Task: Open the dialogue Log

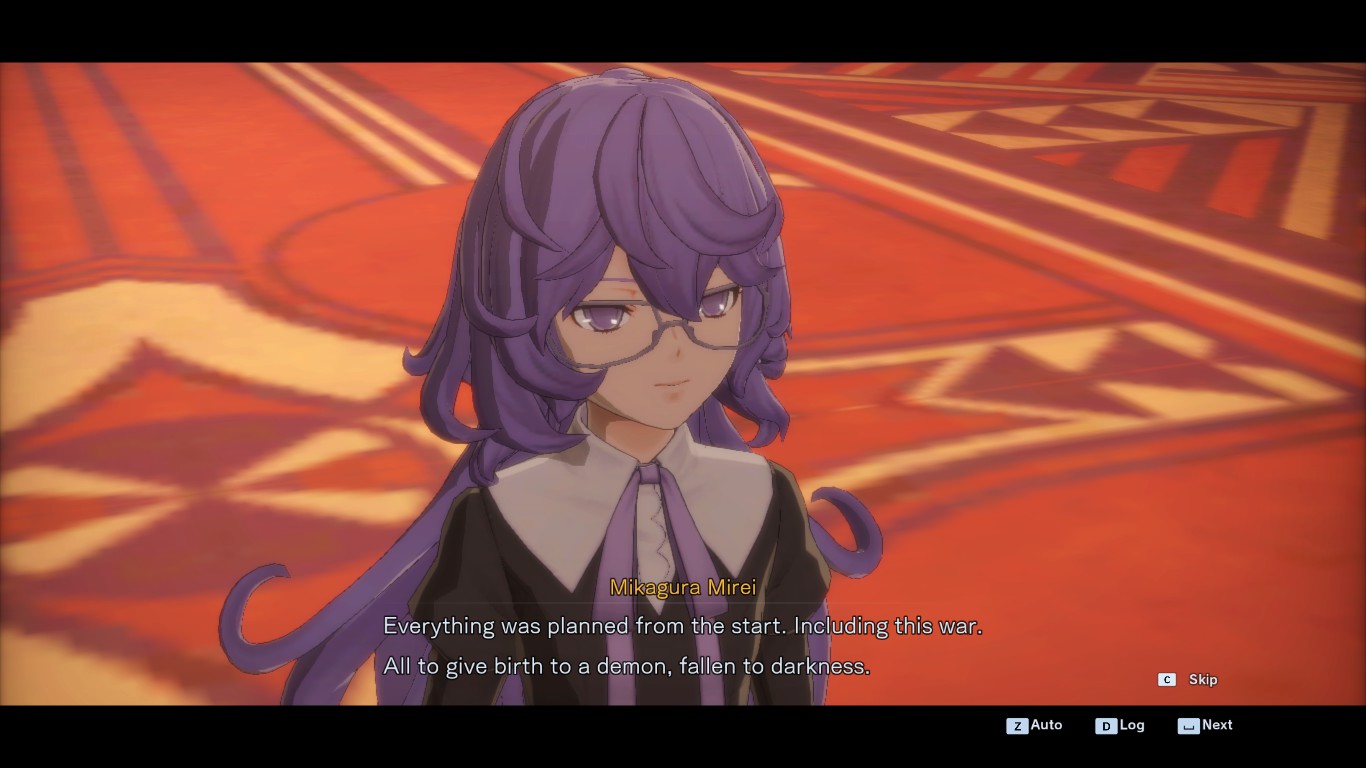Action: coord(1120,725)
